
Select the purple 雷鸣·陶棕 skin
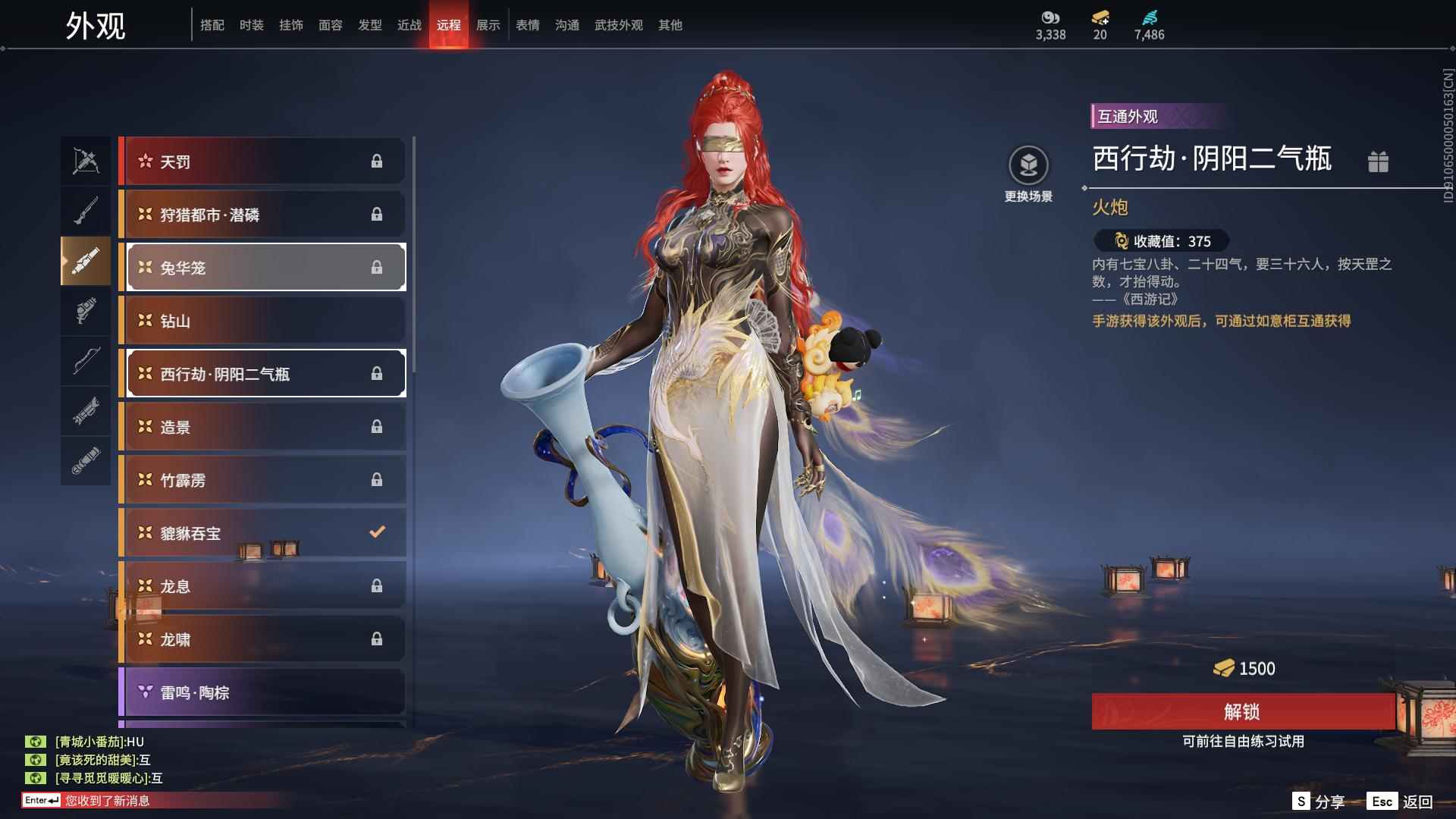point(262,692)
